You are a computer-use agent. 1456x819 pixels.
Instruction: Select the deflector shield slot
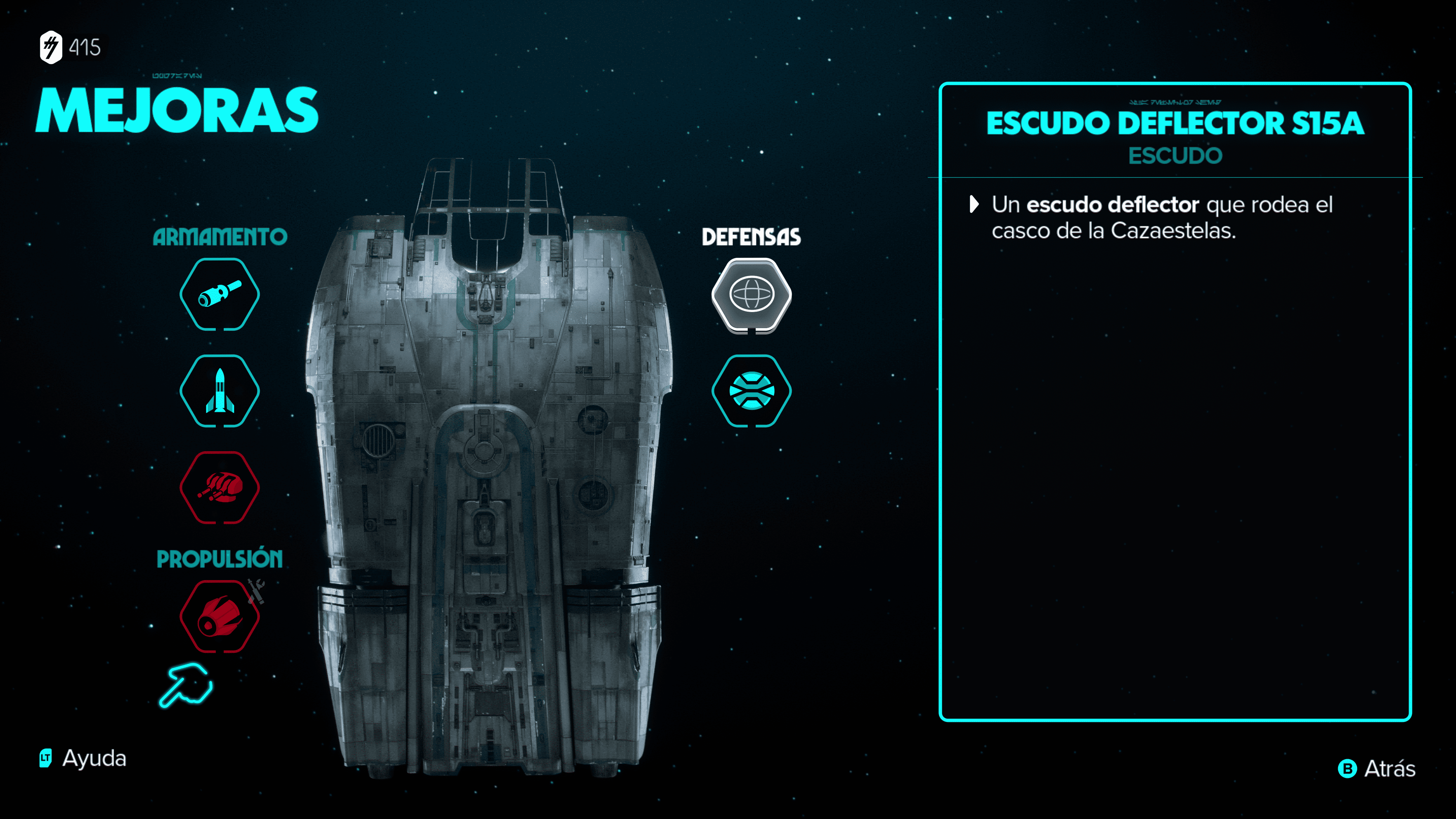751,294
